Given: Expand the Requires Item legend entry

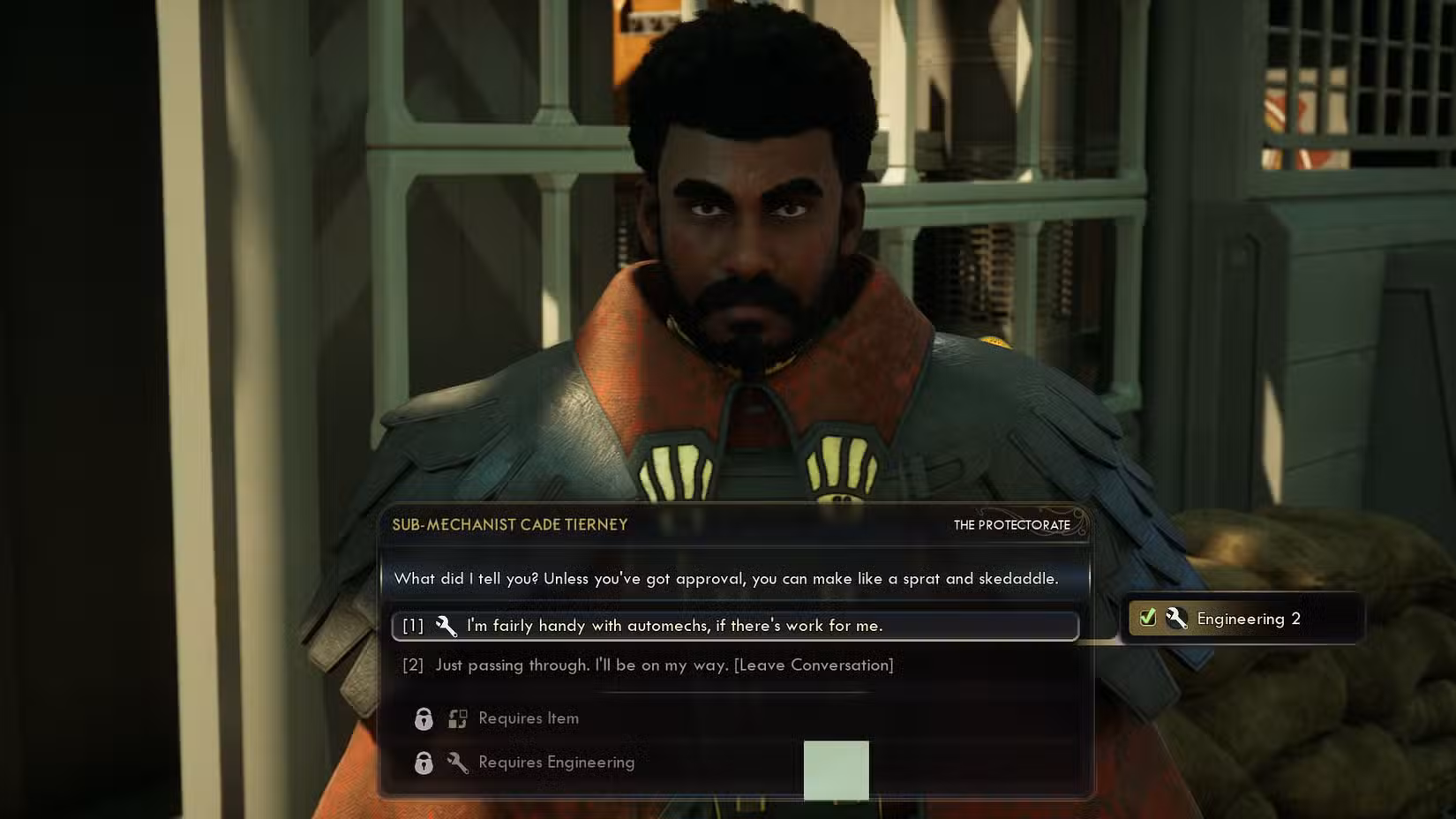Looking at the screenshot, I should coord(528,718).
